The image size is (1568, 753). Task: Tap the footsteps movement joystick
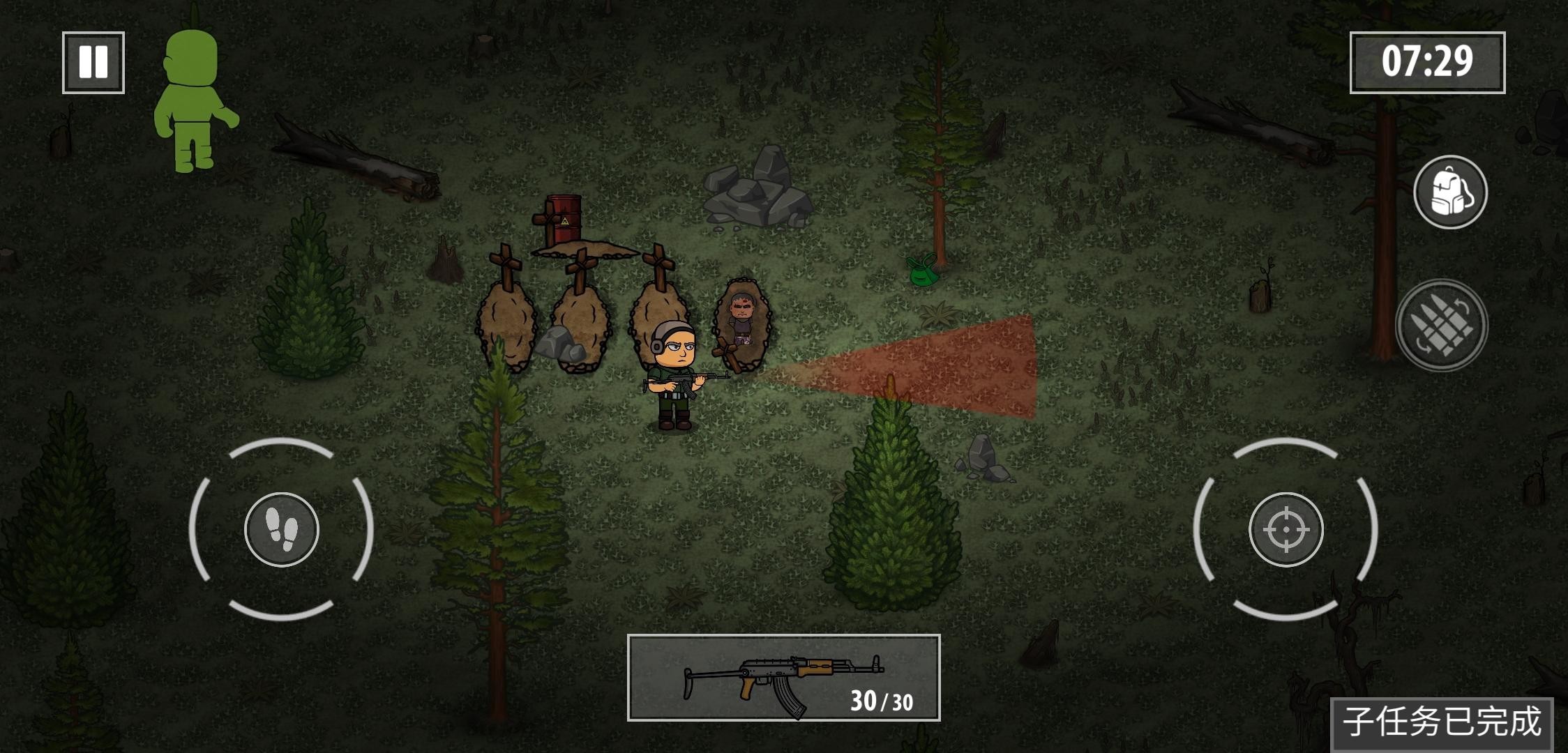click(x=282, y=530)
